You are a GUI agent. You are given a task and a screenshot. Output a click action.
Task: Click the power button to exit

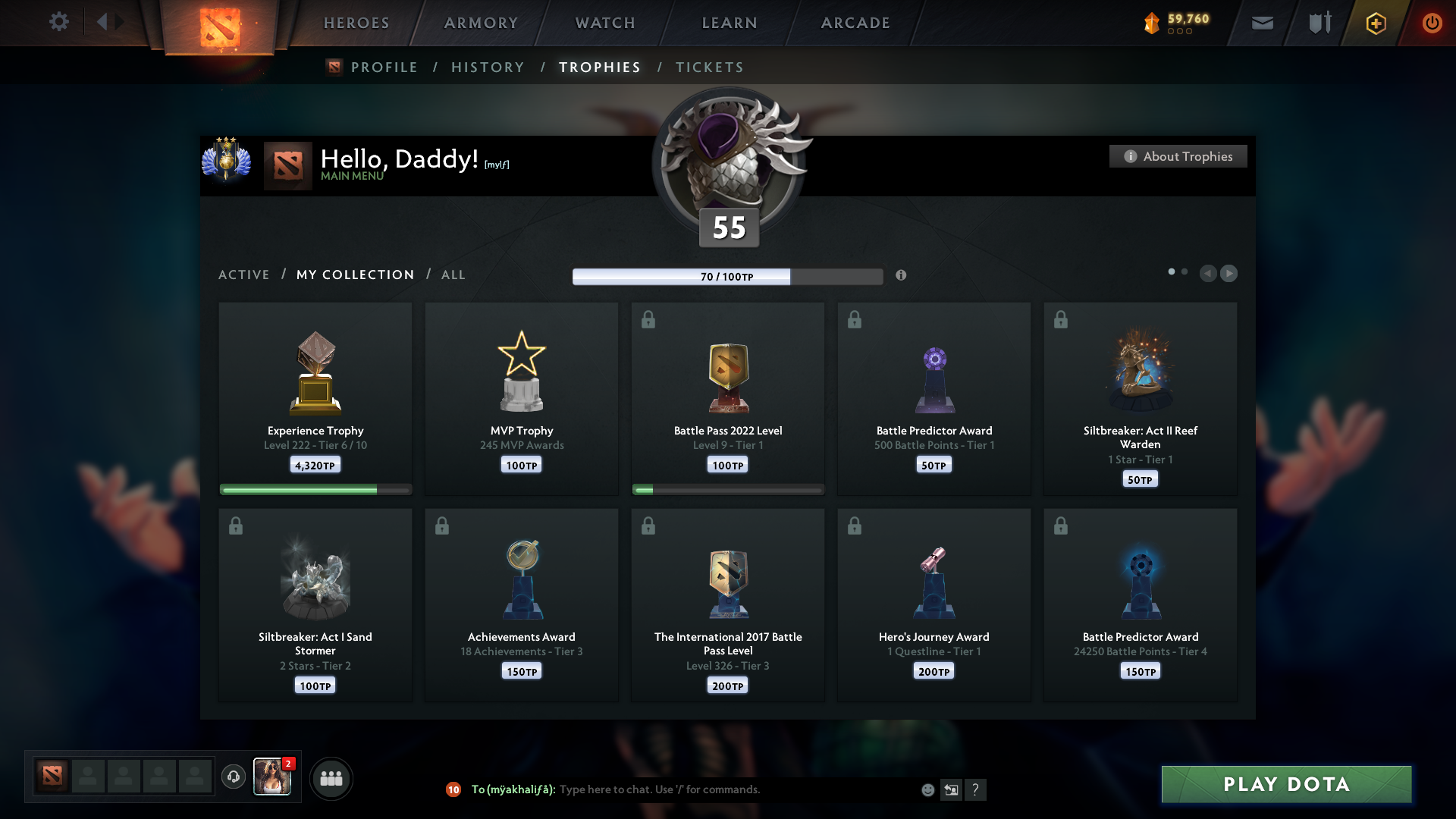click(1432, 23)
